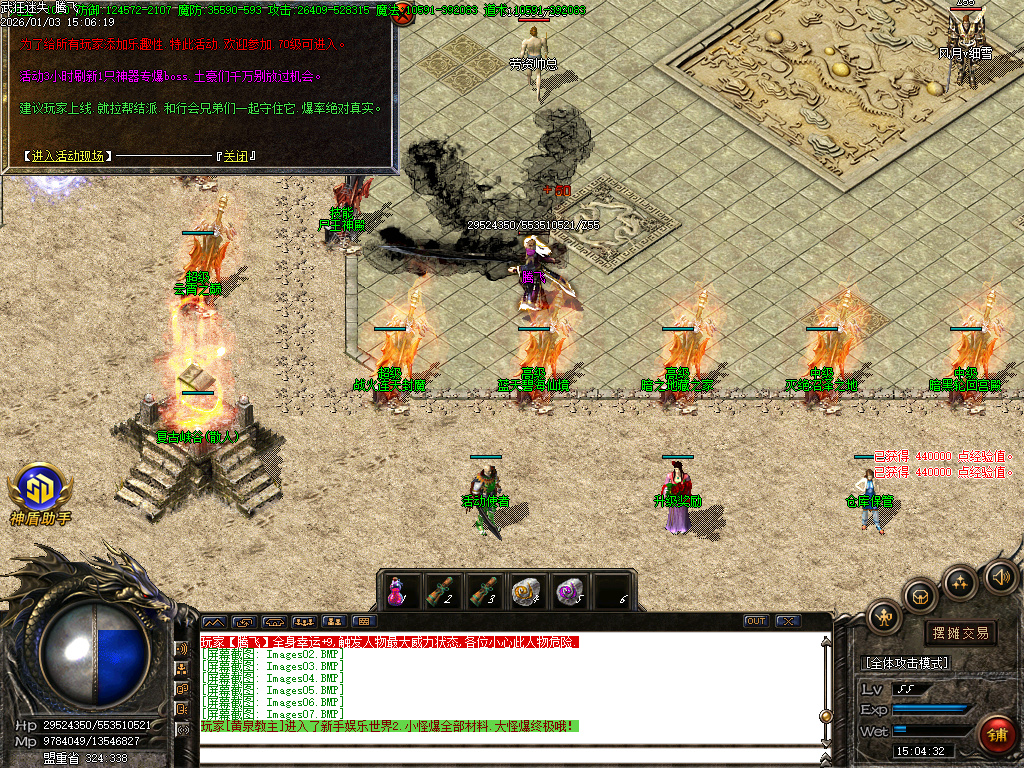Open the bag icon with the box
The image size is (1024, 768).
tap(920, 596)
